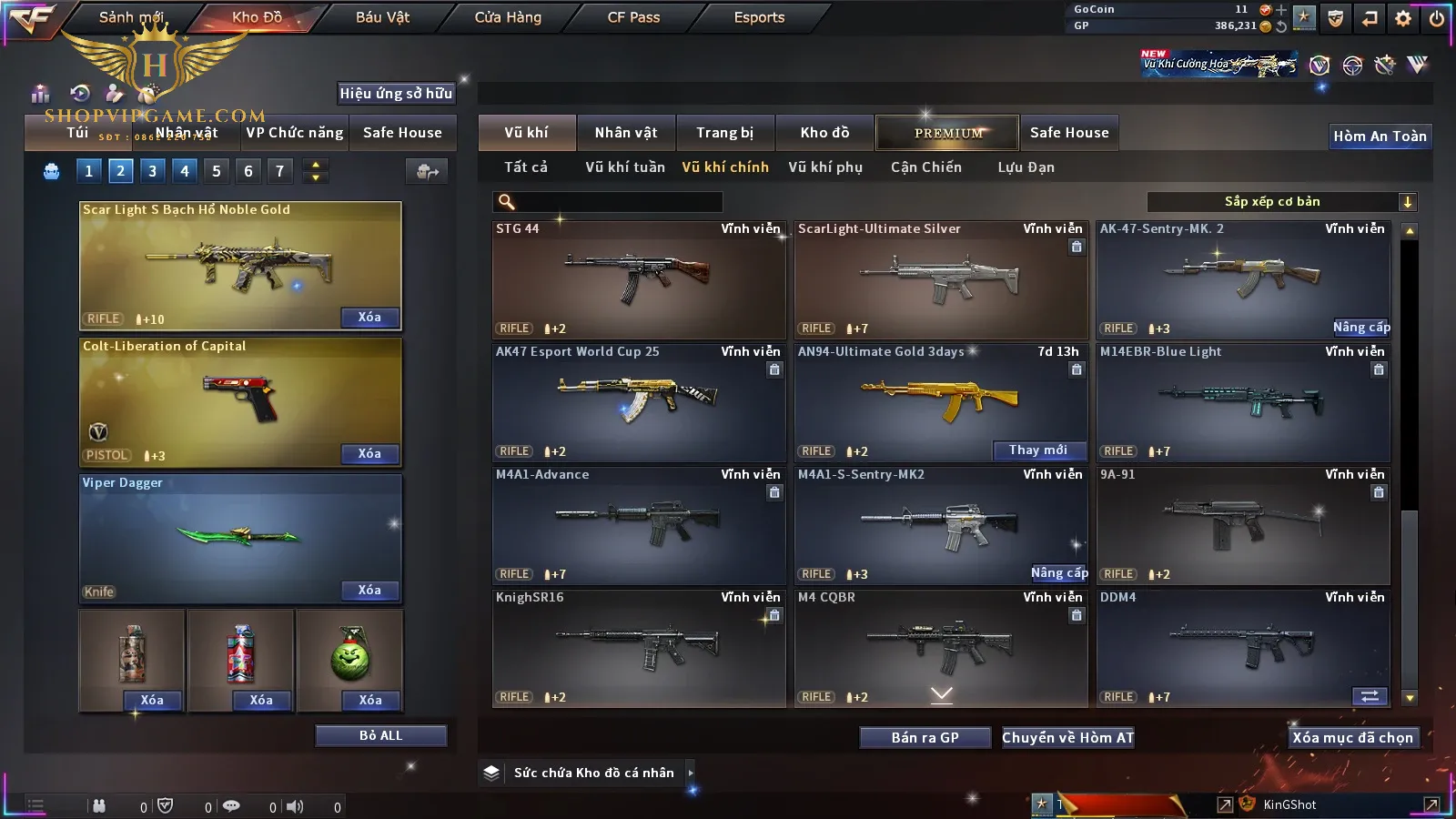This screenshot has width=1456, height=819.
Task: Select bag slot number 3
Action: point(152,171)
